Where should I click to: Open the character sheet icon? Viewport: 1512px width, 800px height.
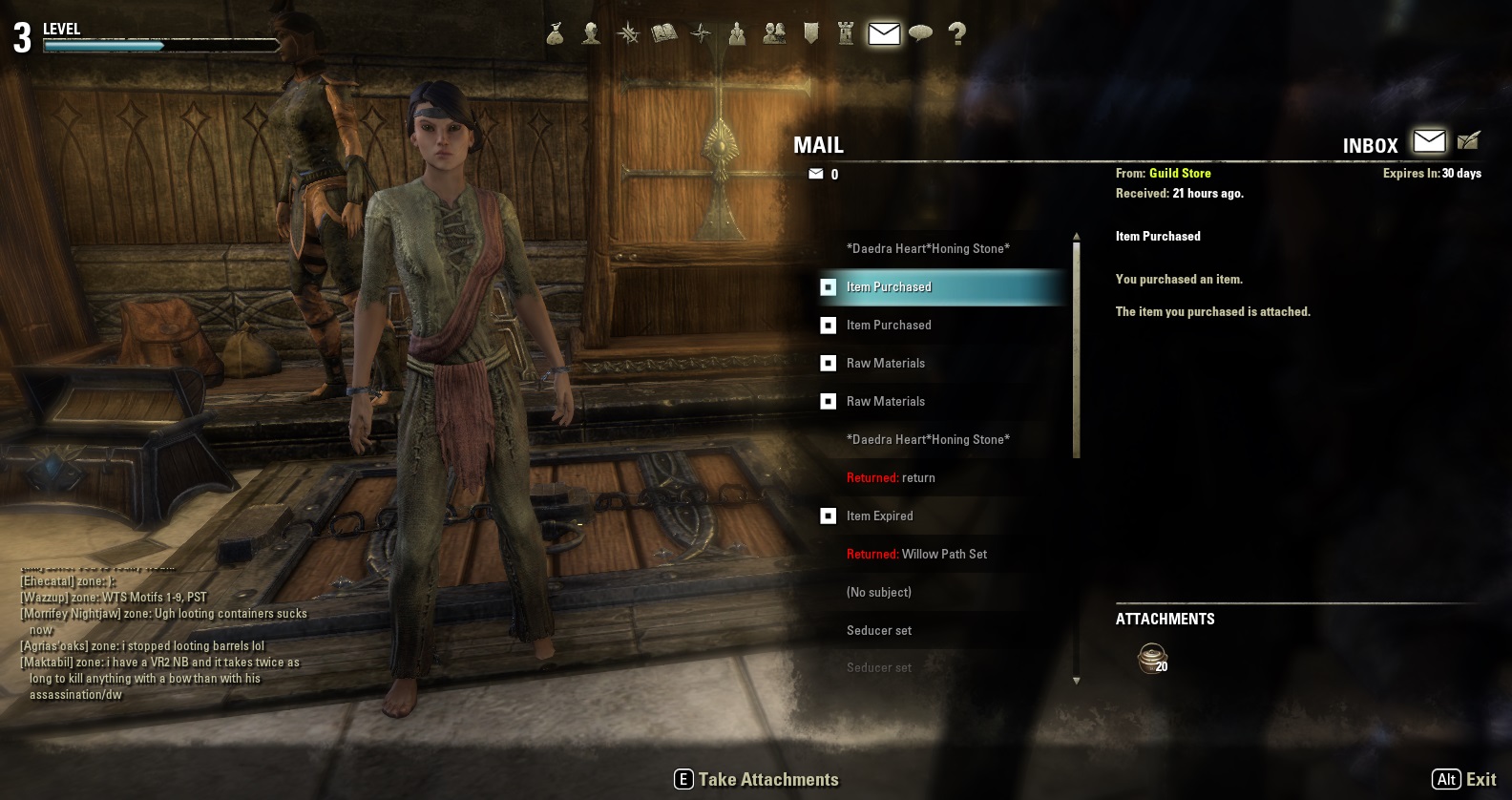[591, 34]
